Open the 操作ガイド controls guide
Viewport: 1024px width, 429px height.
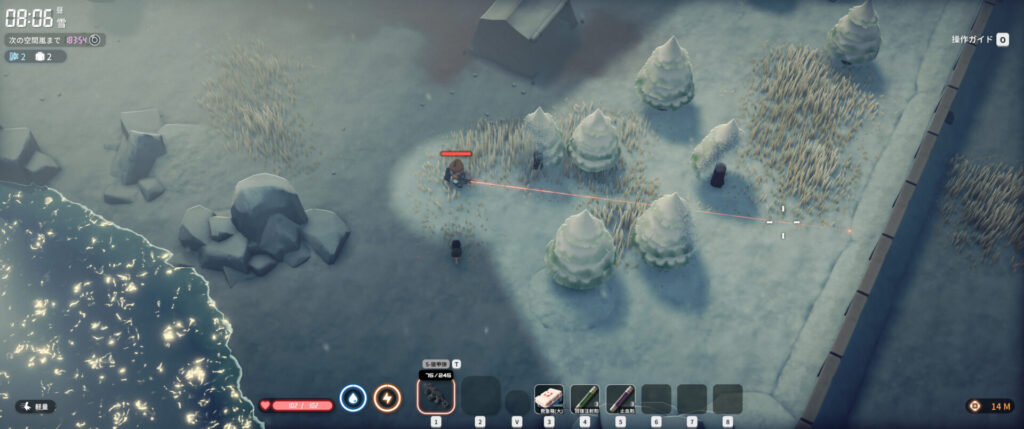pos(980,40)
